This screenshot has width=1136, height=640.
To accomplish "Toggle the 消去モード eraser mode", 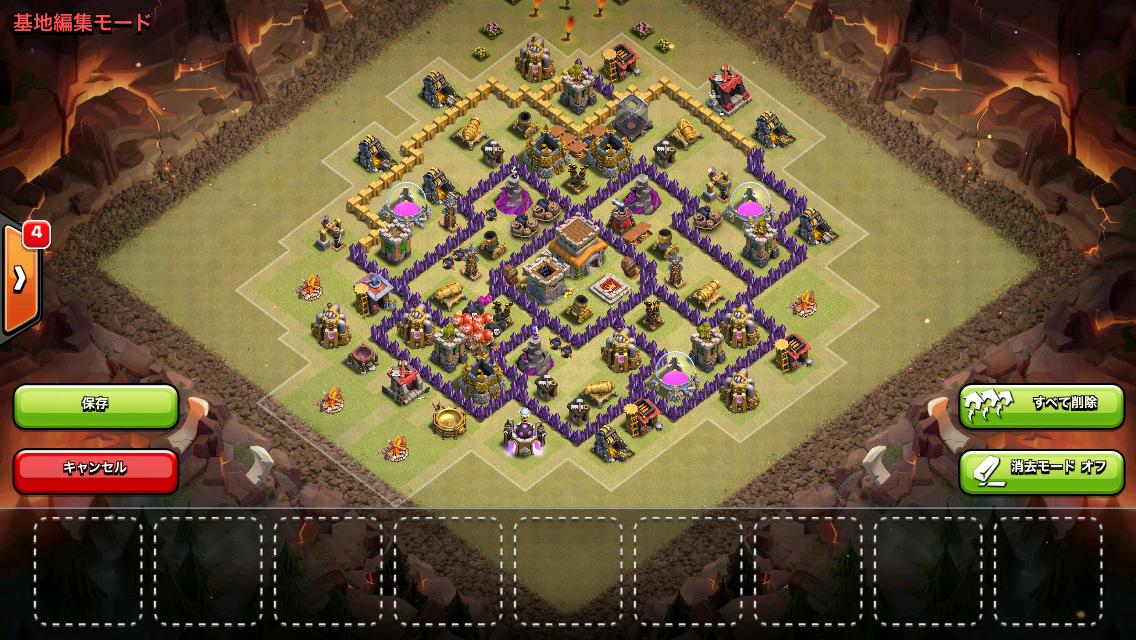I will [1041, 468].
